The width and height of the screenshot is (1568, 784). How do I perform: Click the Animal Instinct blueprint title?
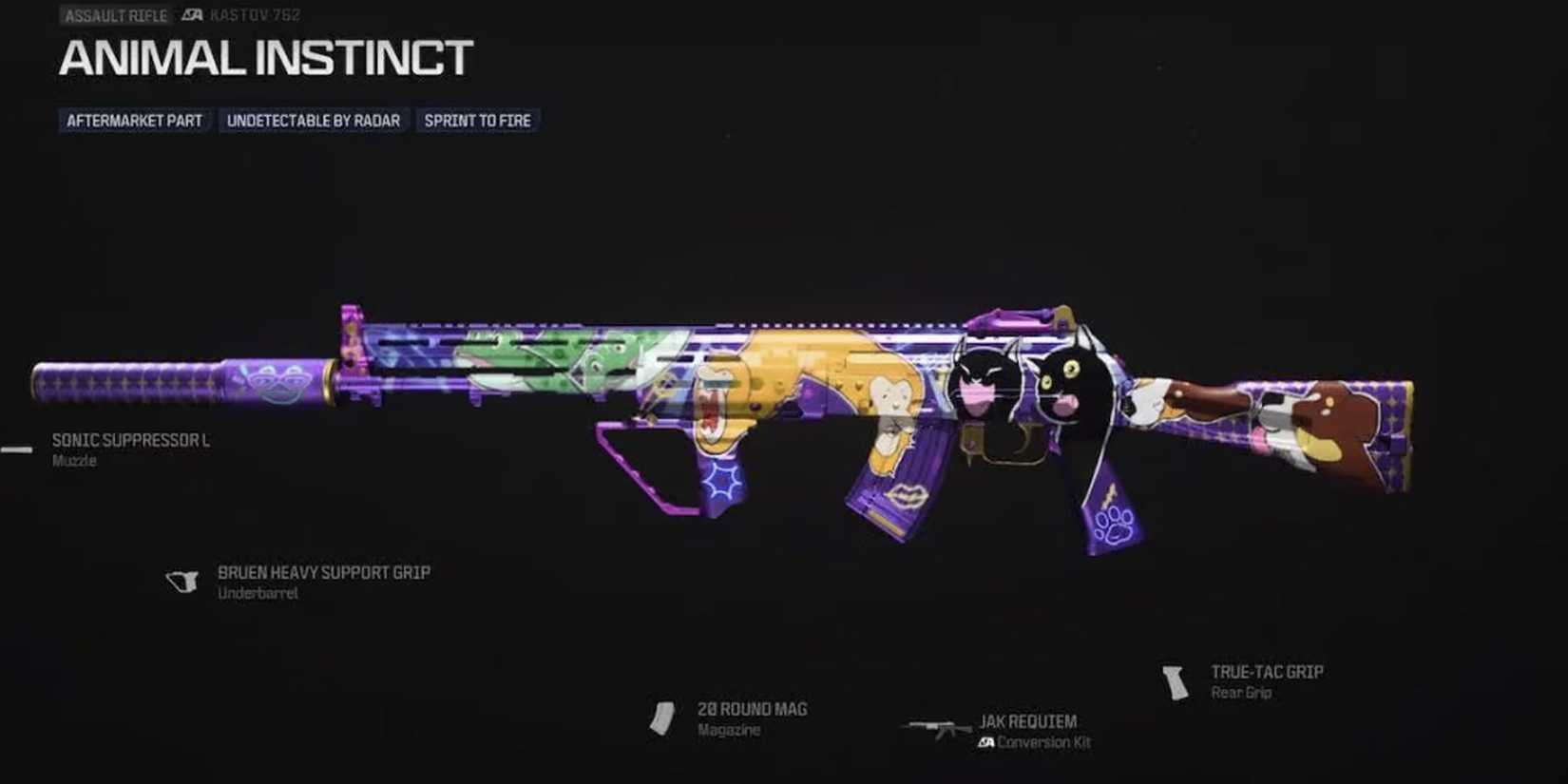point(264,59)
